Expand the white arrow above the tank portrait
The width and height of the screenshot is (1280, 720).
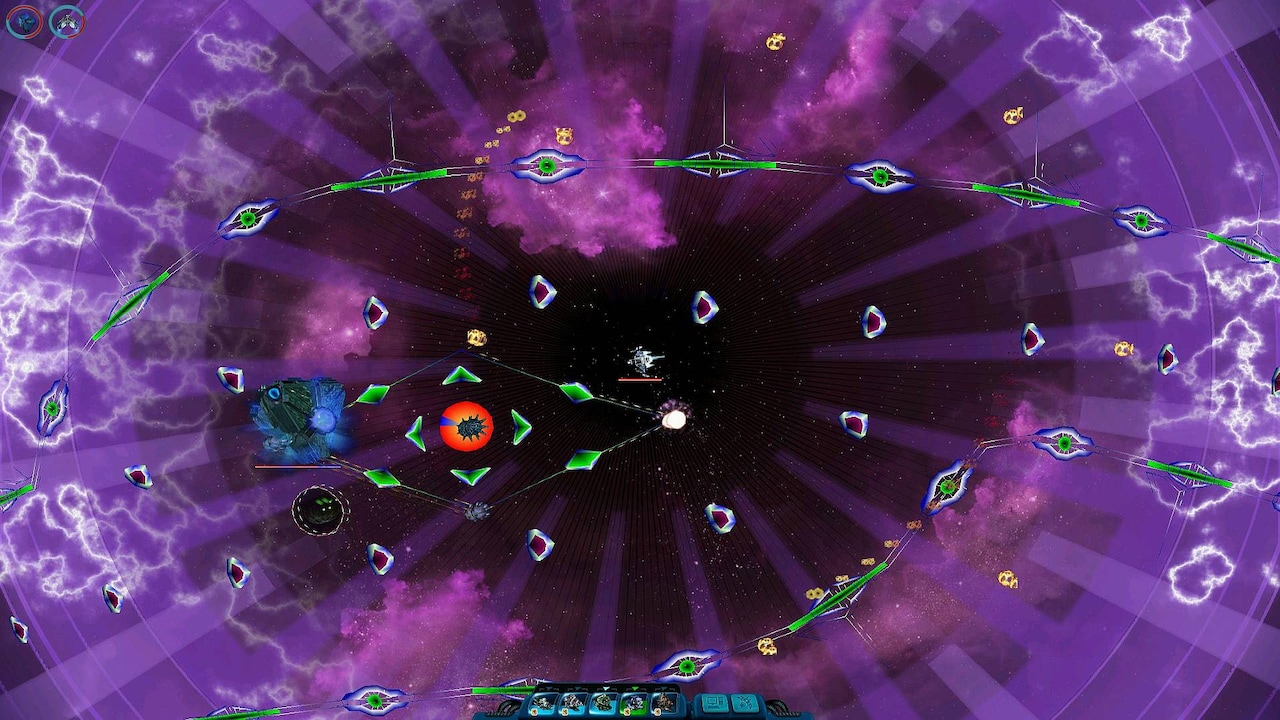(605, 689)
